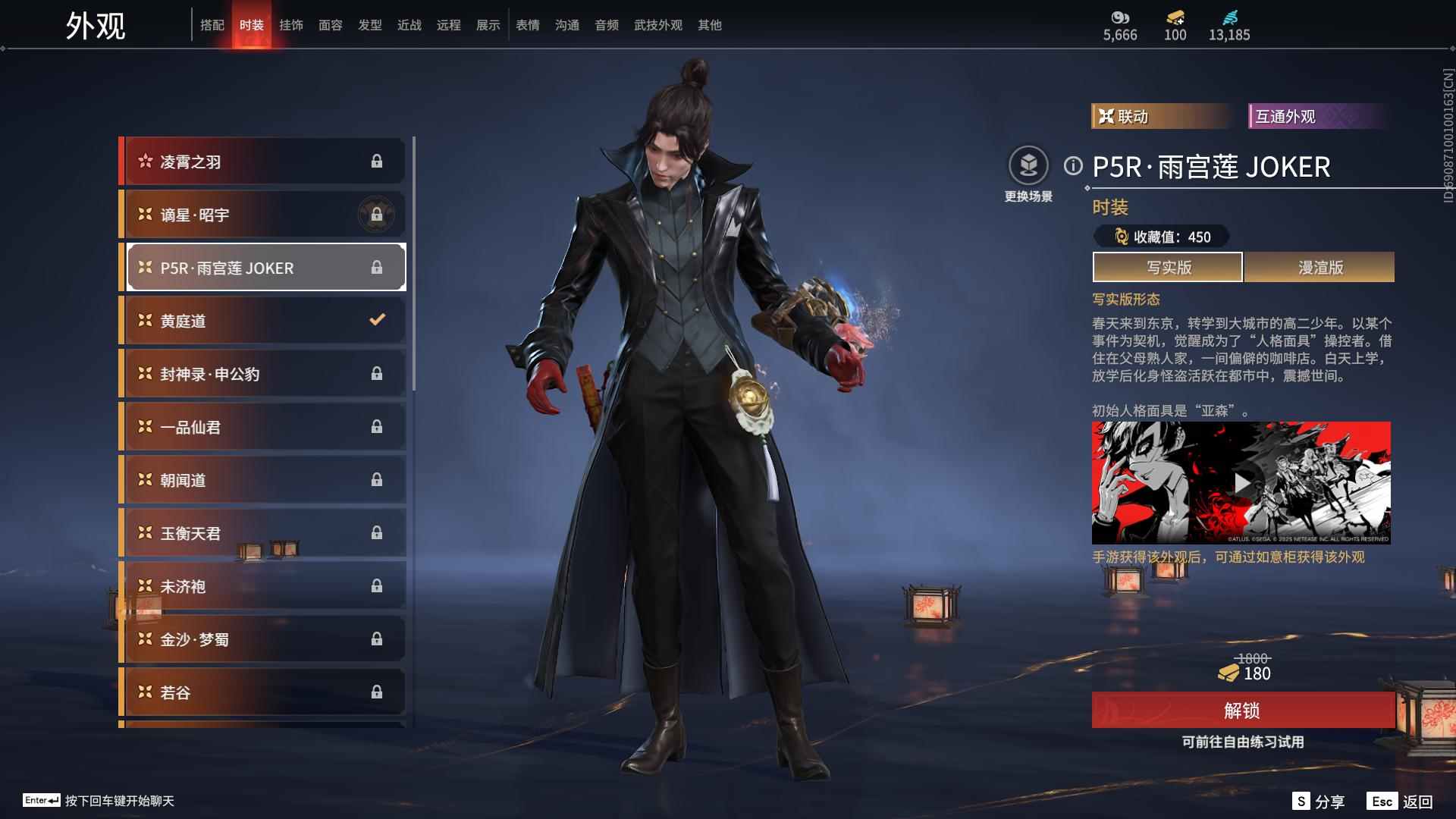Go to the 发型 hairstyle tab
The width and height of the screenshot is (1456, 819).
[x=370, y=25]
